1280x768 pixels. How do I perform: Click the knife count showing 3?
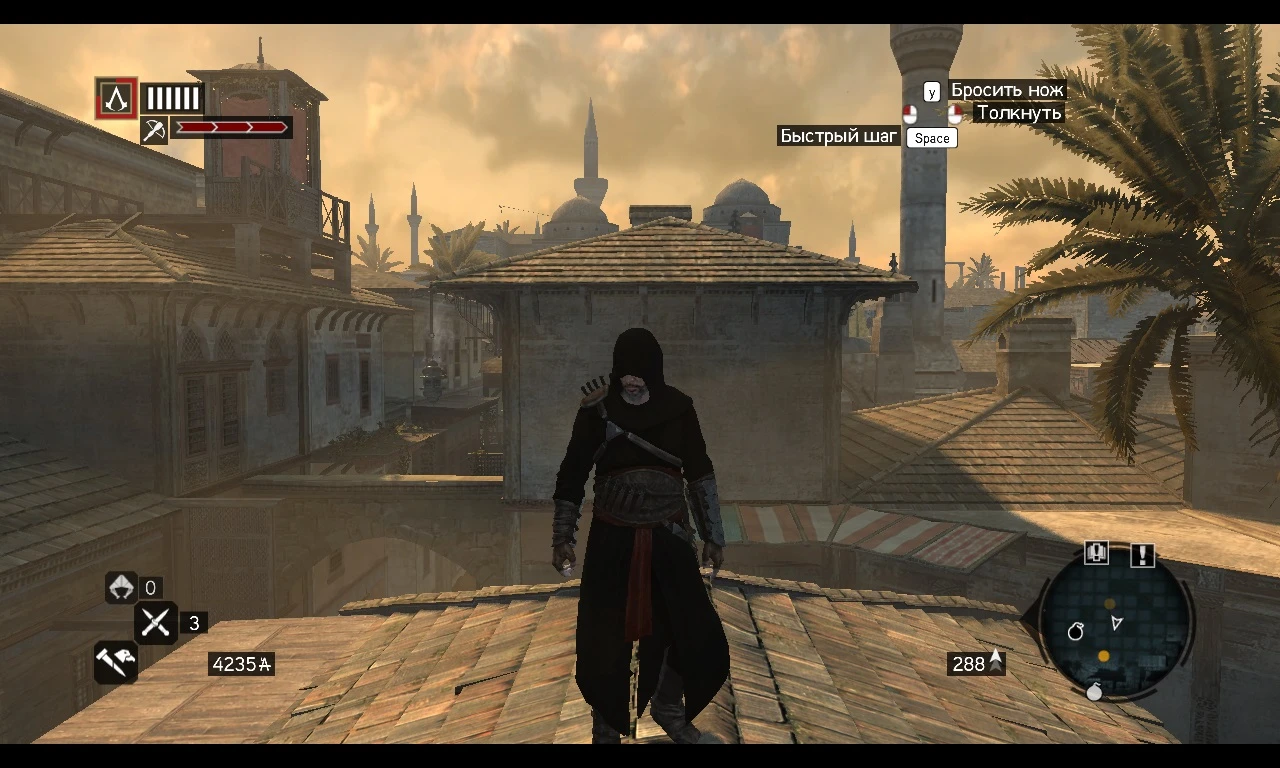click(x=192, y=622)
